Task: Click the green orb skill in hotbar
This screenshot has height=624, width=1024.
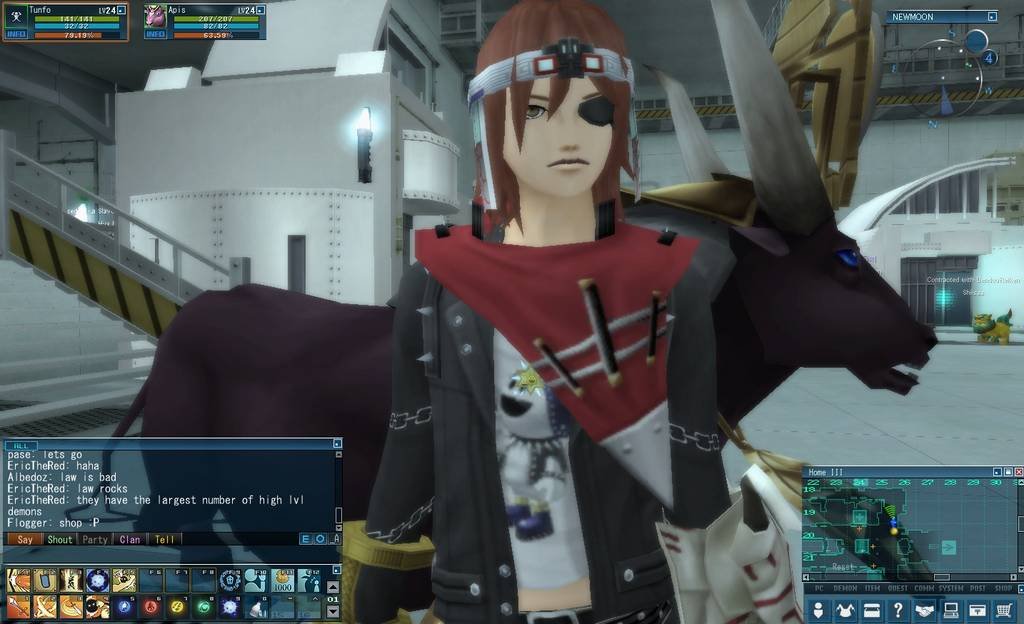Action: 203,606
